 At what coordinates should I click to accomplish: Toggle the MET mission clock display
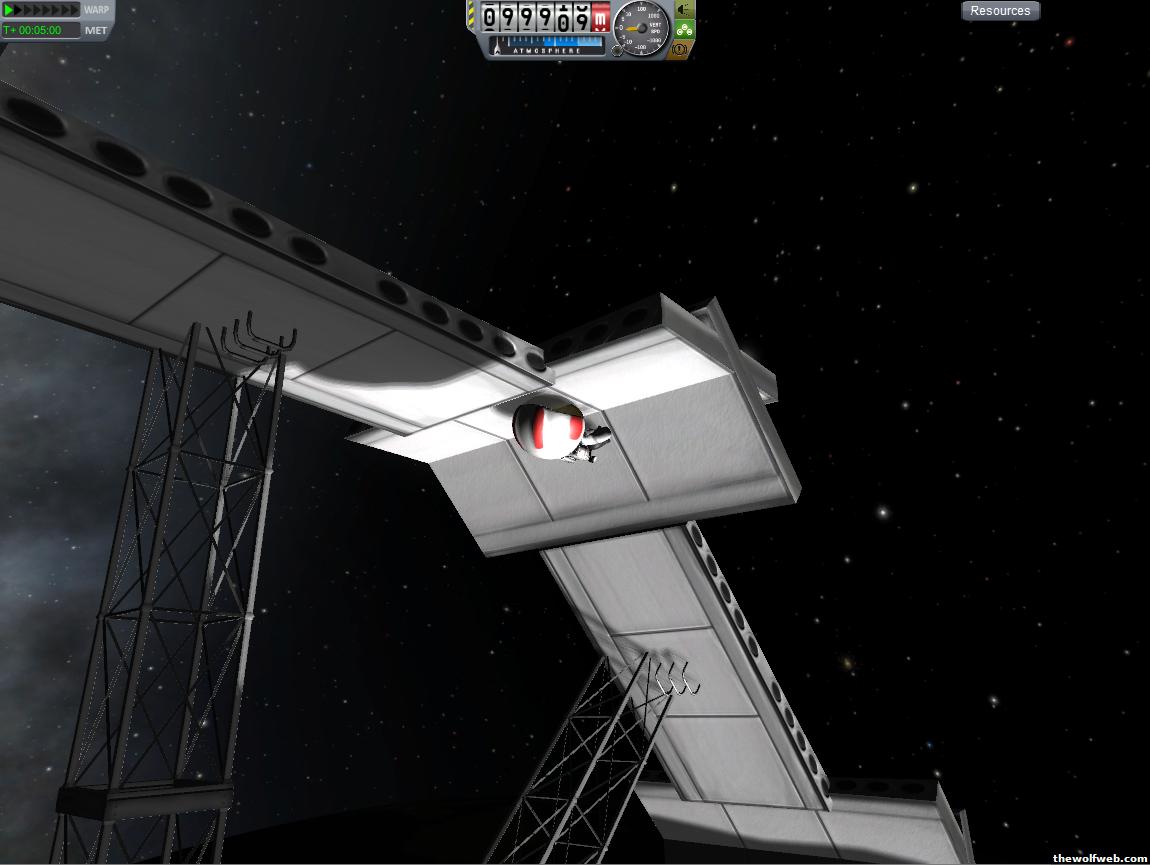pyautogui.click(x=96, y=30)
